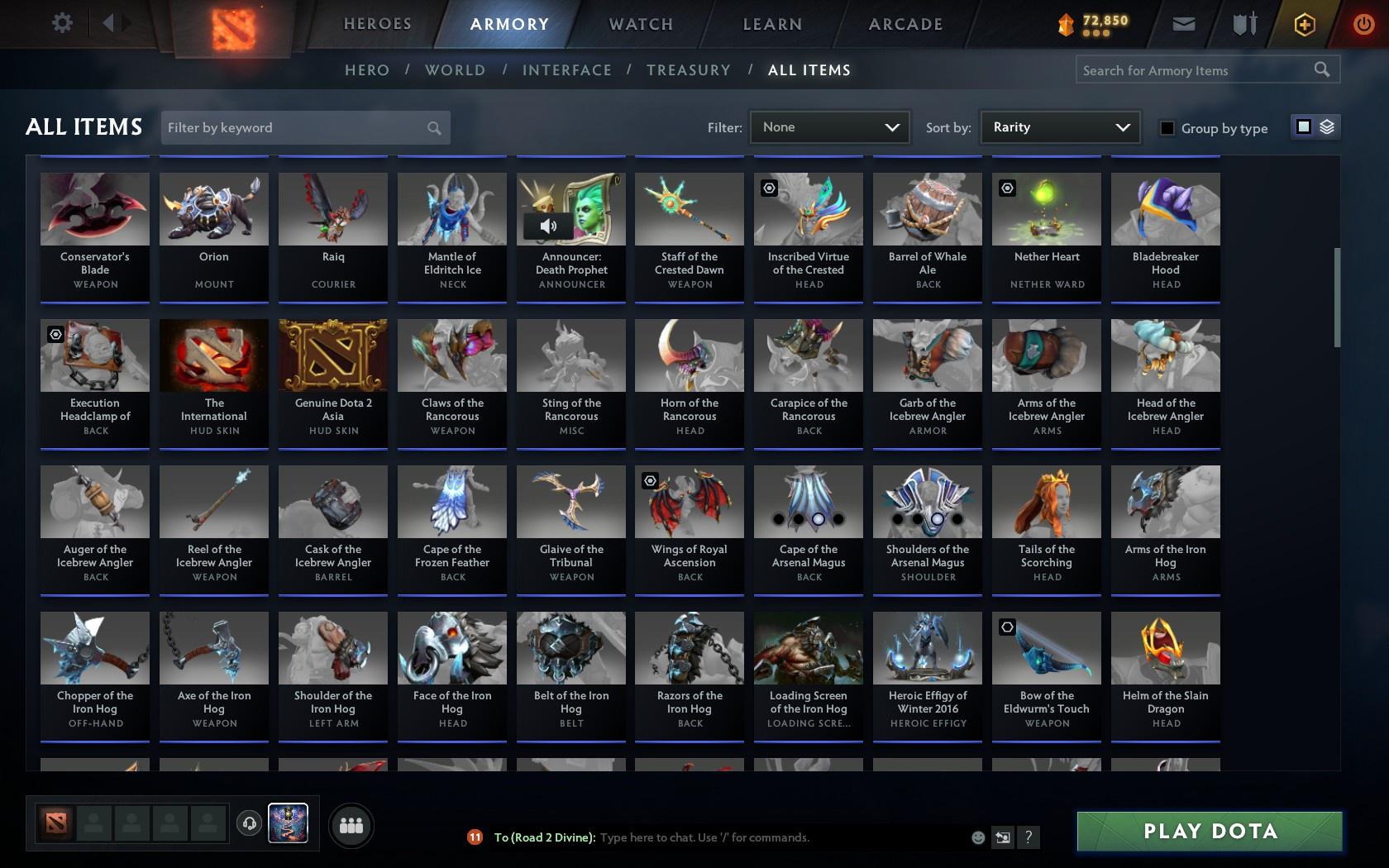The image size is (1389, 868).
Task: Open the settings gear icon
Action: pos(60,22)
